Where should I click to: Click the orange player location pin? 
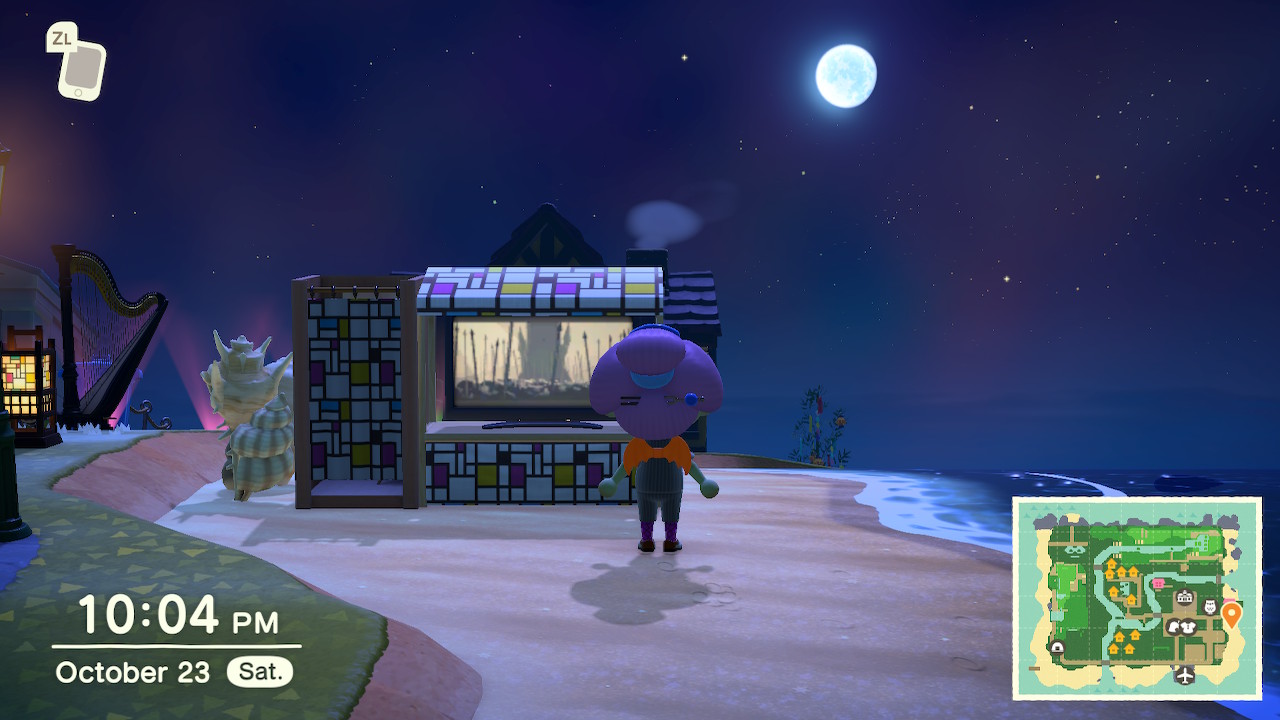pyautogui.click(x=1231, y=614)
